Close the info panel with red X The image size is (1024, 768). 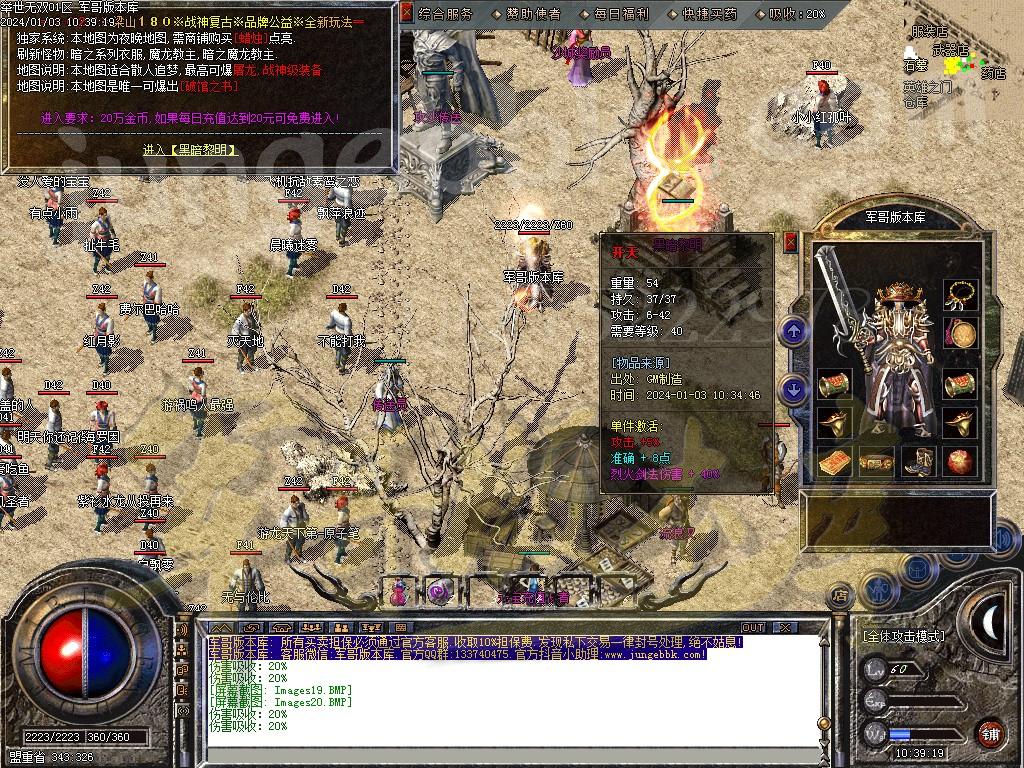[x=406, y=13]
